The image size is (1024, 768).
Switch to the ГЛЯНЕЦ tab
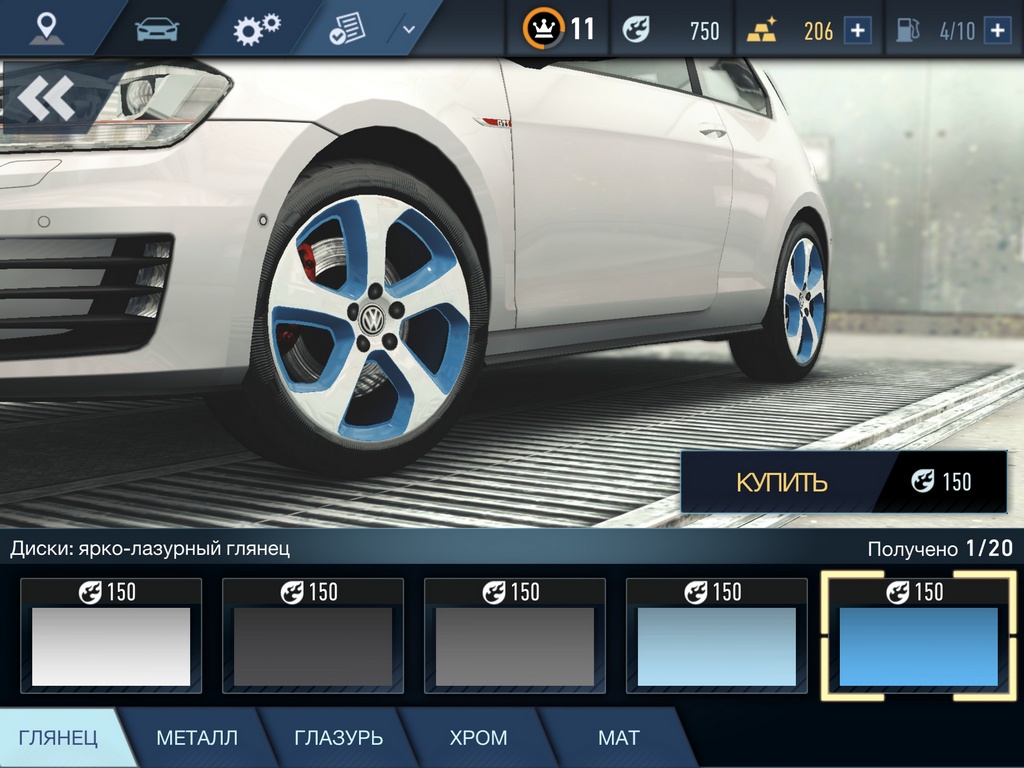pyautogui.click(x=58, y=738)
